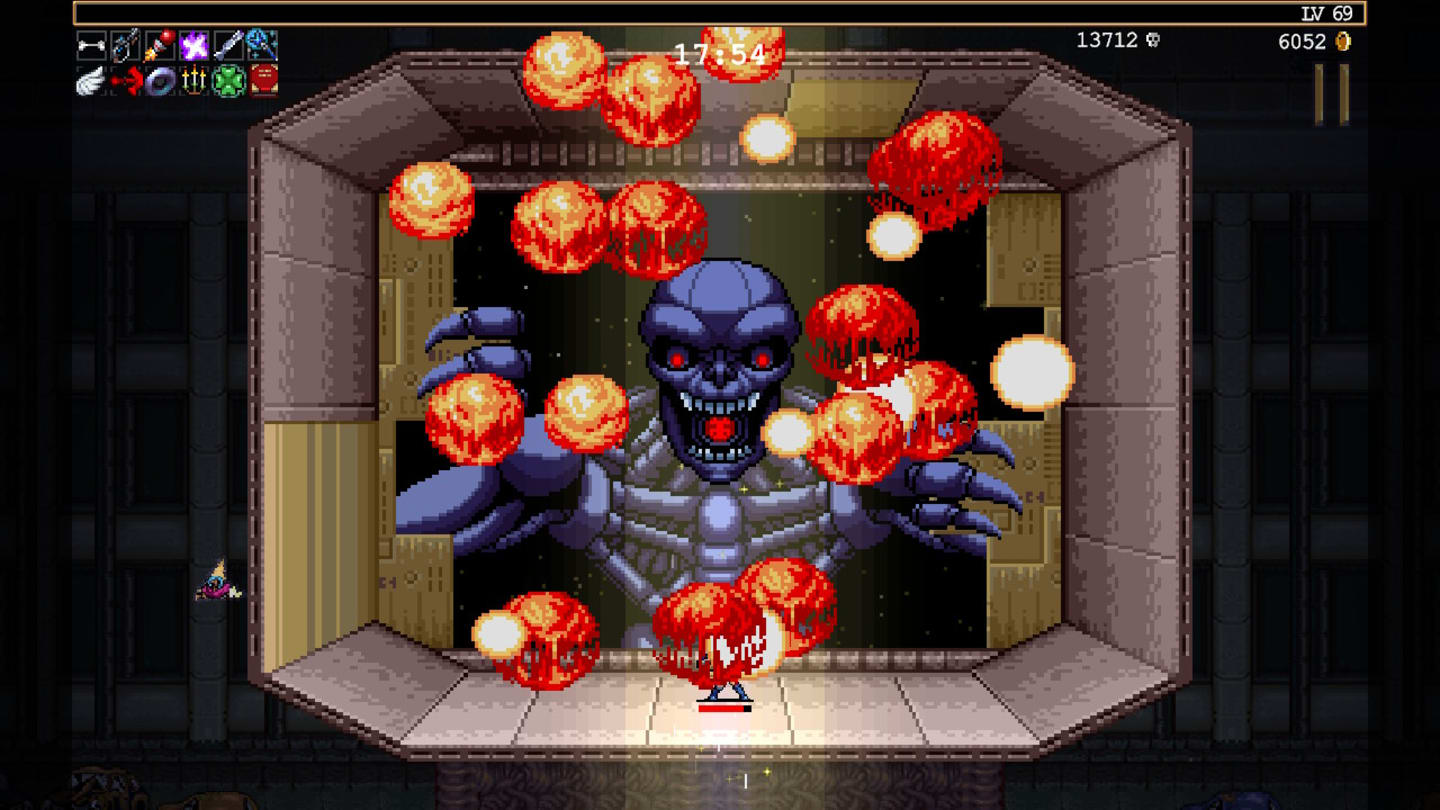Screen dimensions: 1440x810
Task: Click the red spell tome icon
Action: pos(260,80)
